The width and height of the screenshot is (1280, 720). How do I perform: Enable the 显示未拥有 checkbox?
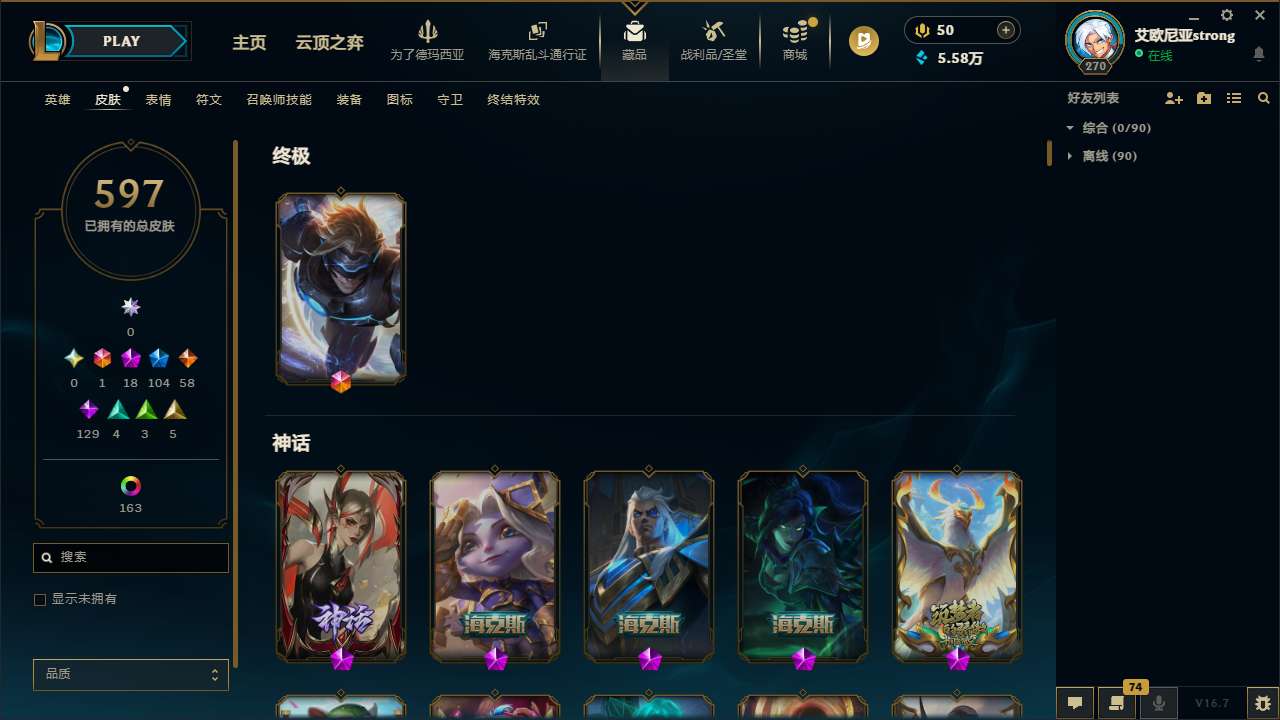click(x=40, y=599)
